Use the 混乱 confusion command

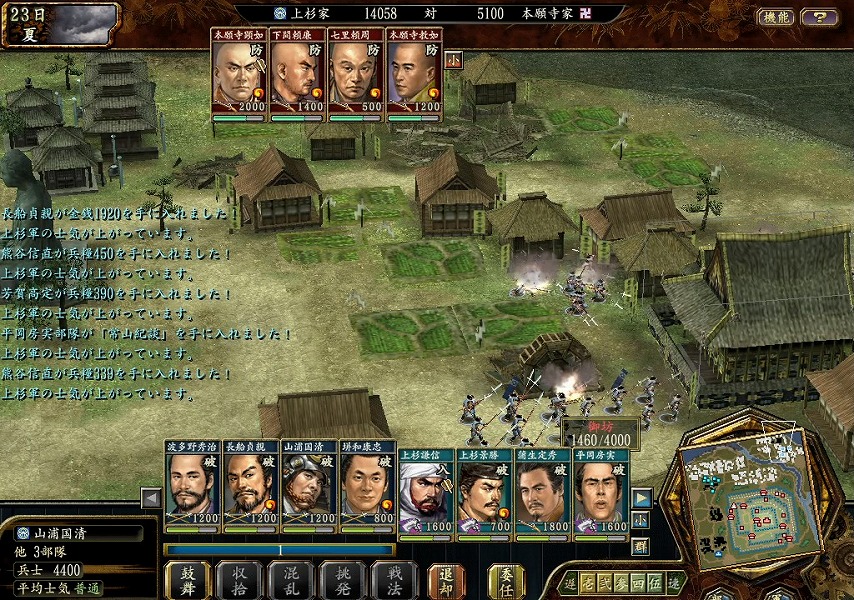coord(291,579)
